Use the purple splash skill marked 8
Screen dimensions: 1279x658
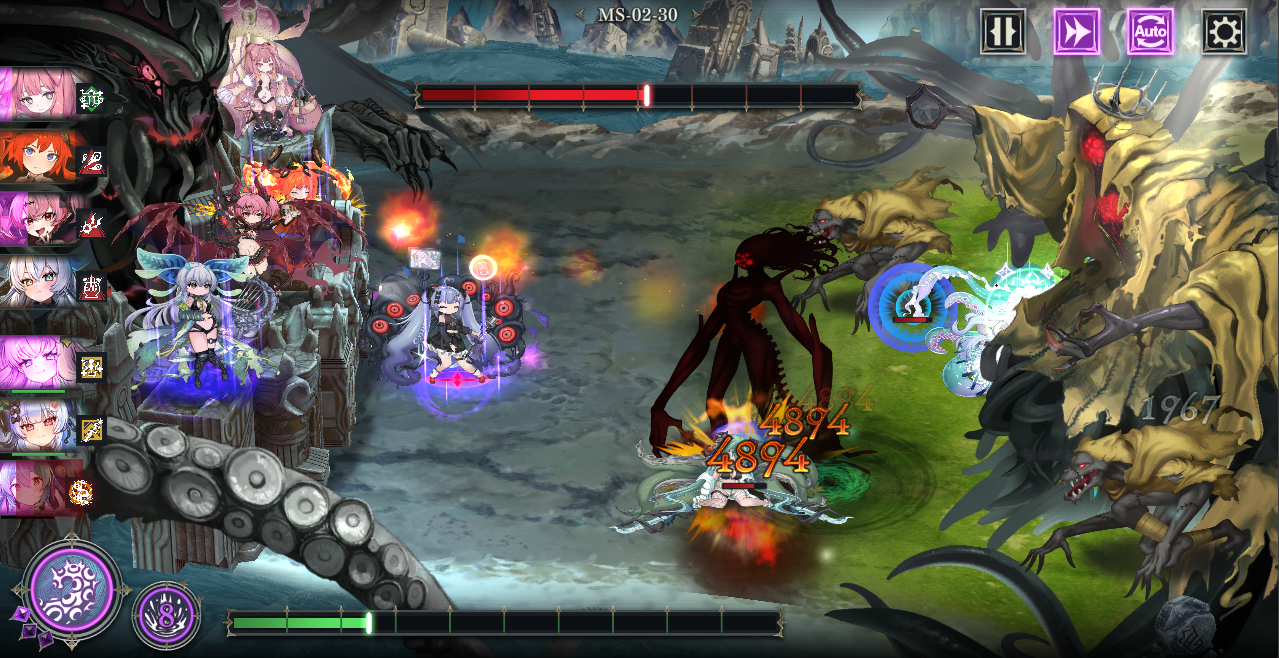166,613
